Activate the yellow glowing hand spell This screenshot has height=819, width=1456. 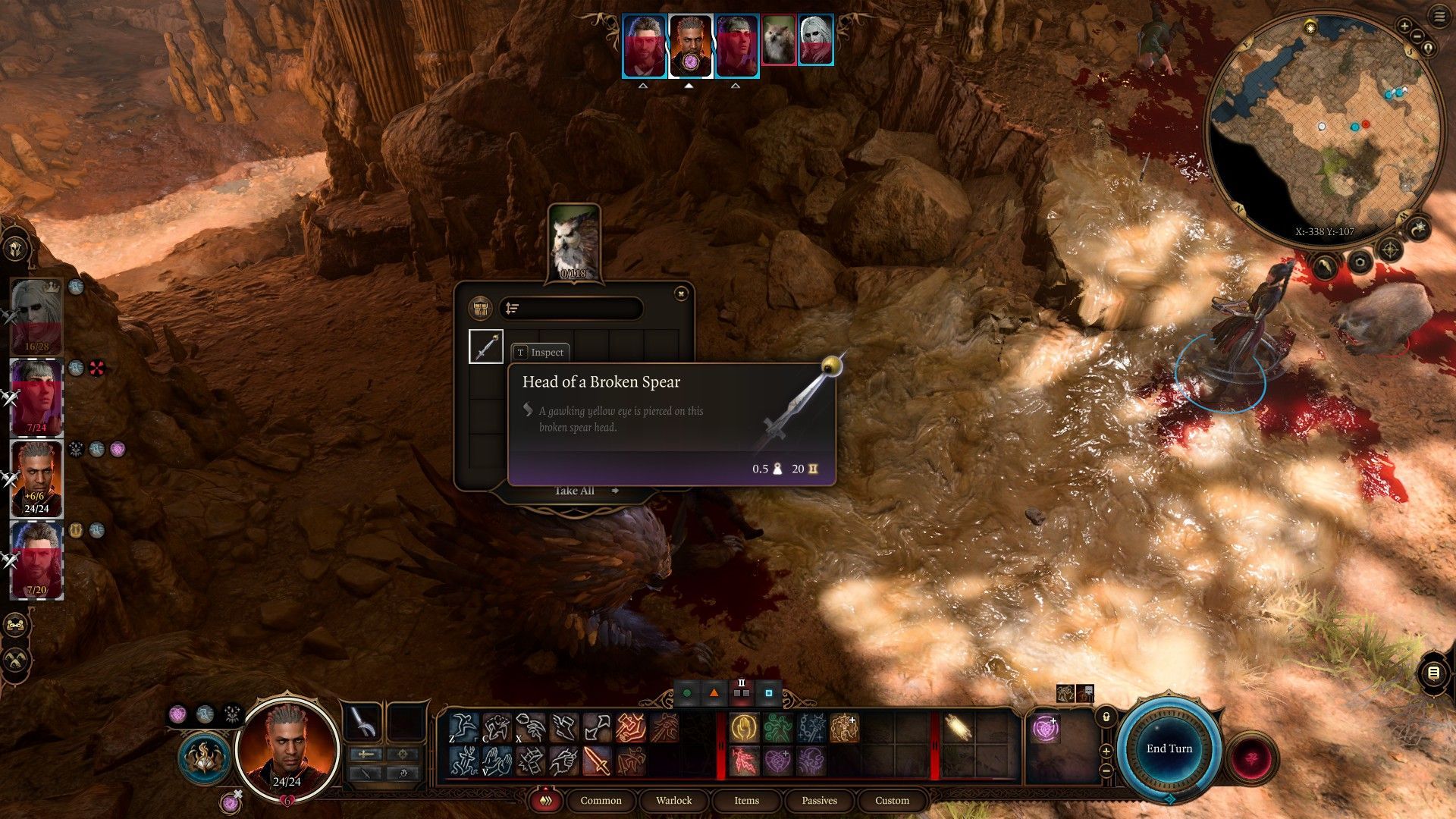click(x=745, y=729)
